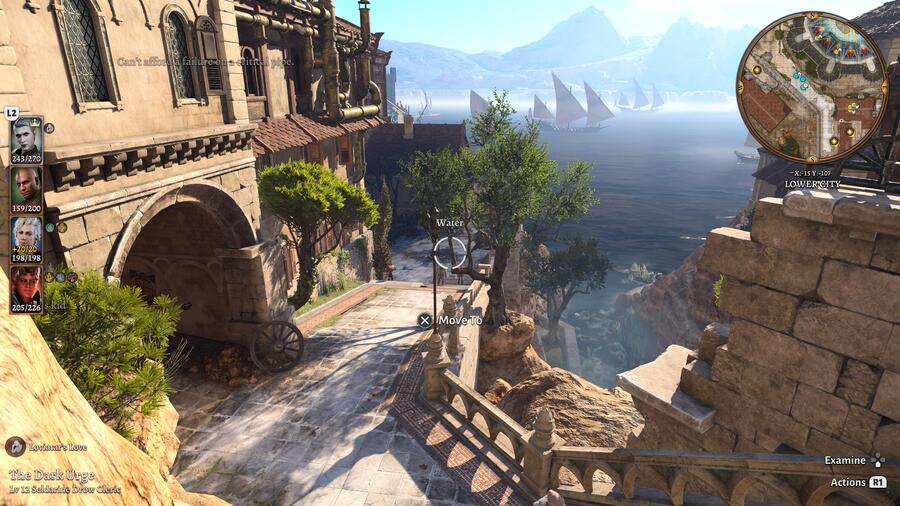The height and width of the screenshot is (506, 900).
Task: Select the party portrait with 243/270 health
Action: [x=26, y=135]
